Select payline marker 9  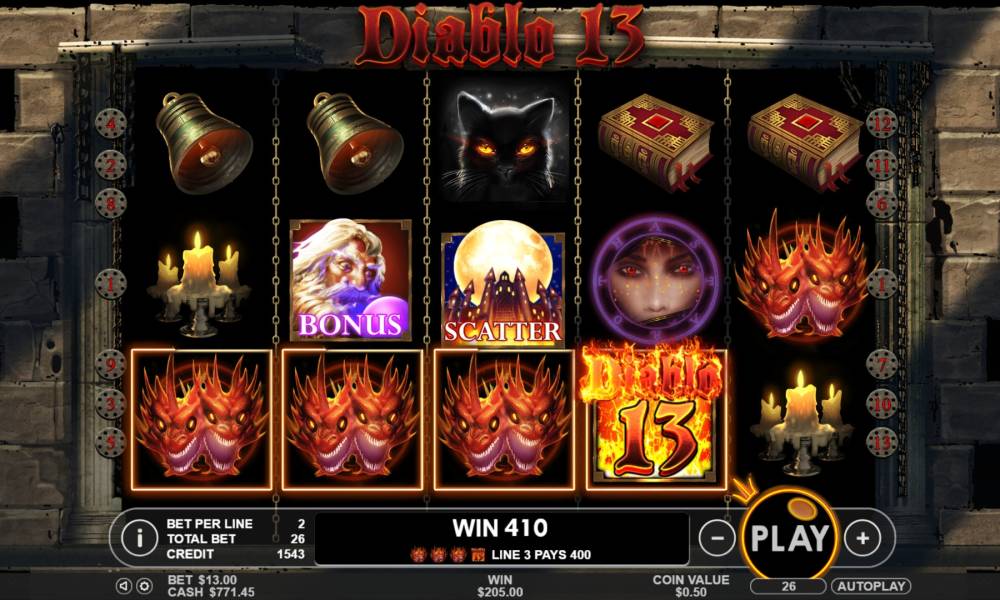(x=110, y=364)
